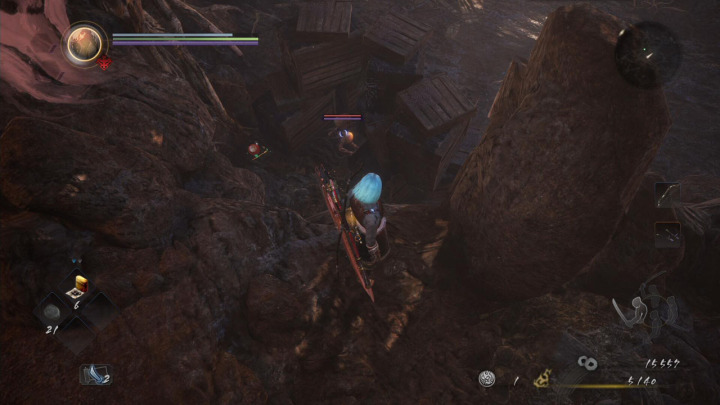Select the golden Amrita gauge icon
Image resolution: width=720 pixels, height=405 pixels.
tap(545, 379)
